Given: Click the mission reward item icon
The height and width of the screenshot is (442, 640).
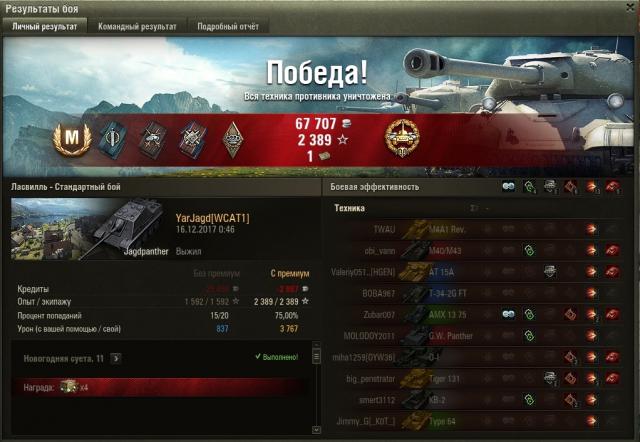Looking at the screenshot, I should coord(68,386).
